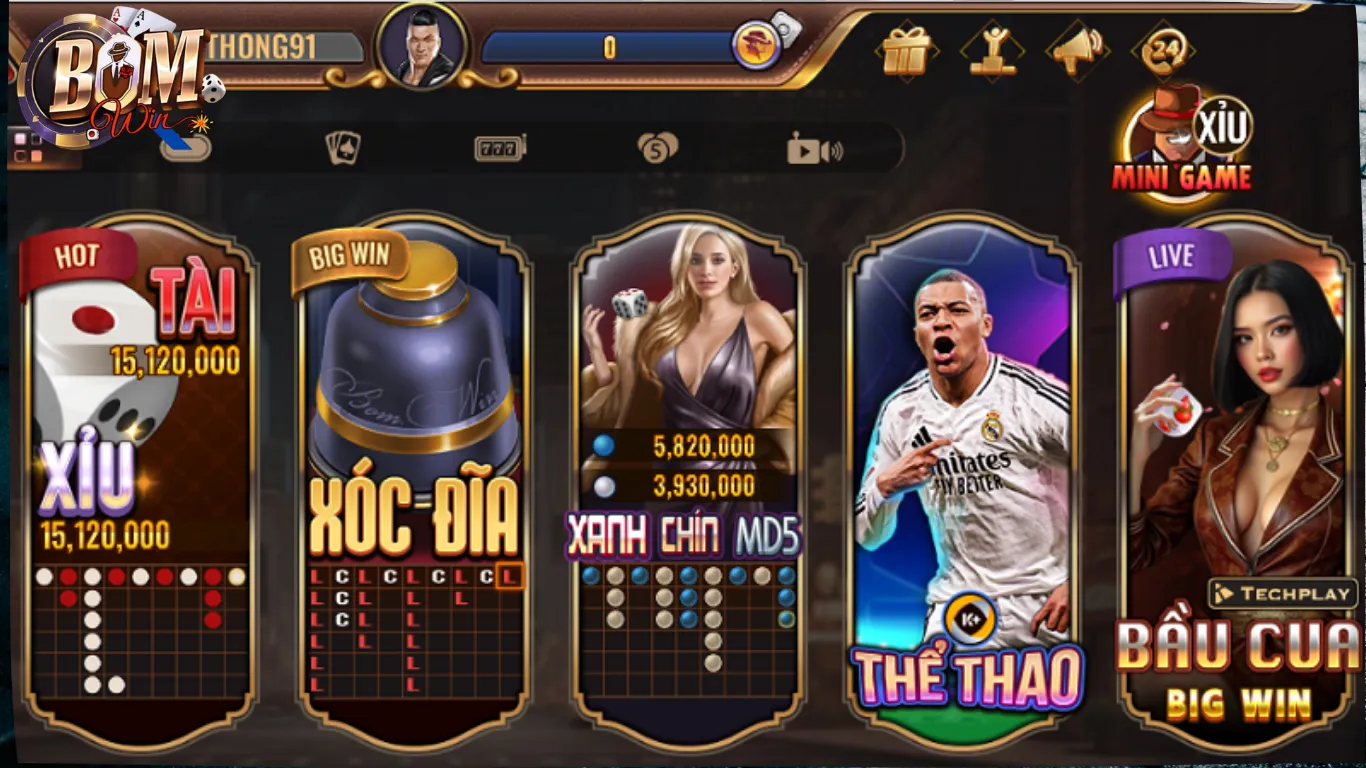Click the coin balance bar showing 0
Screen dimensions: 1366x768
(610, 42)
